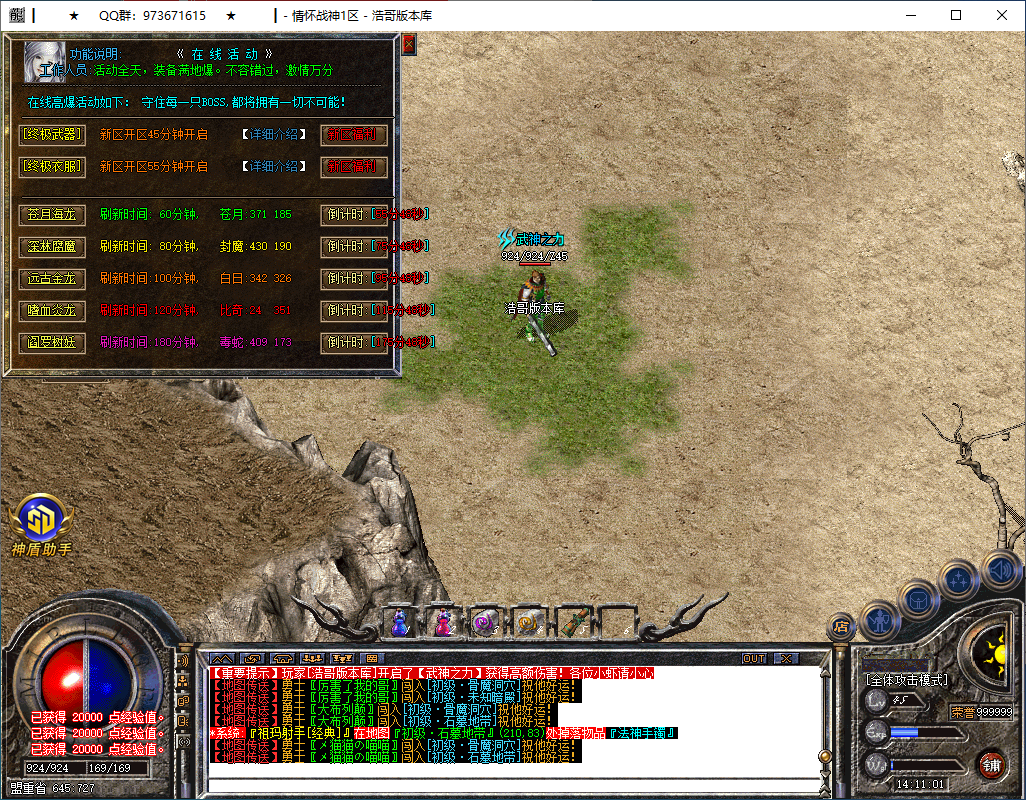The image size is (1026, 800).
Task: Select the 终极衣服 event button
Action: pos(53,166)
